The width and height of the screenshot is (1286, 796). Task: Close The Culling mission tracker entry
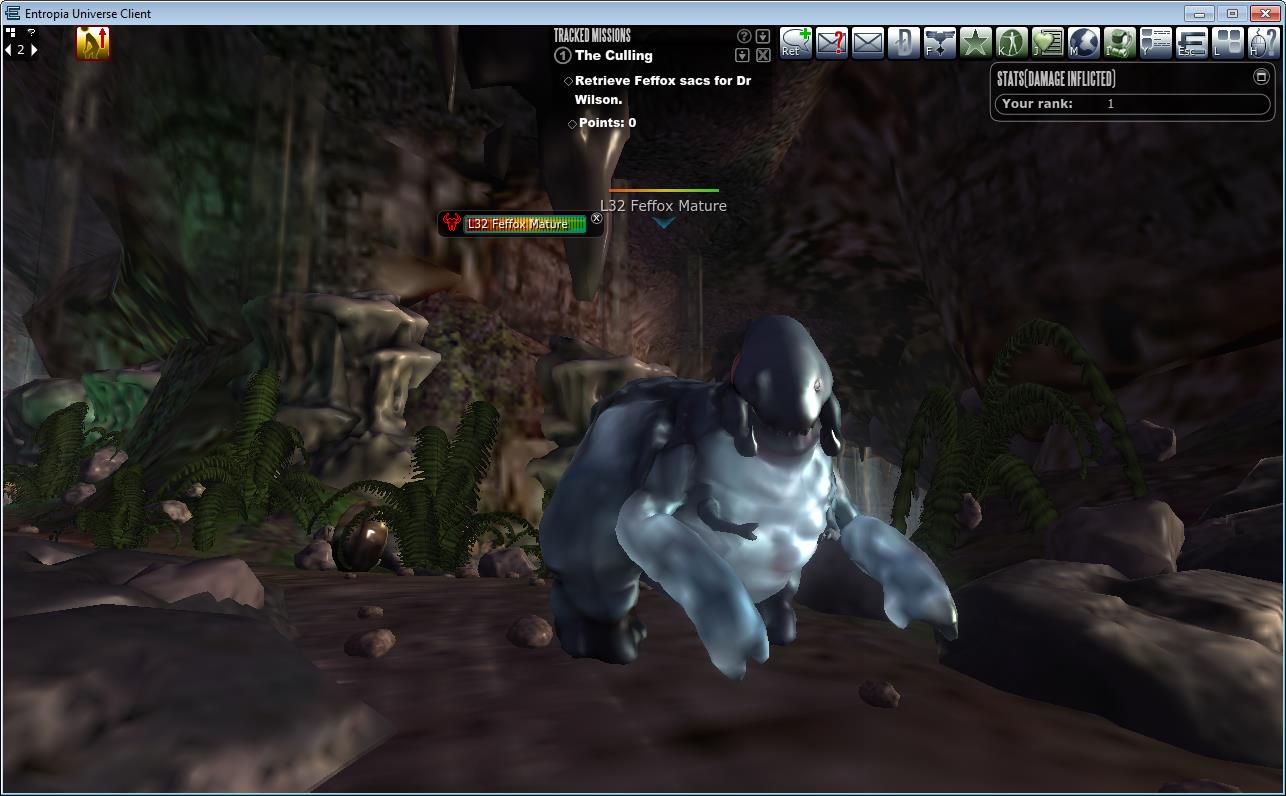(x=763, y=55)
